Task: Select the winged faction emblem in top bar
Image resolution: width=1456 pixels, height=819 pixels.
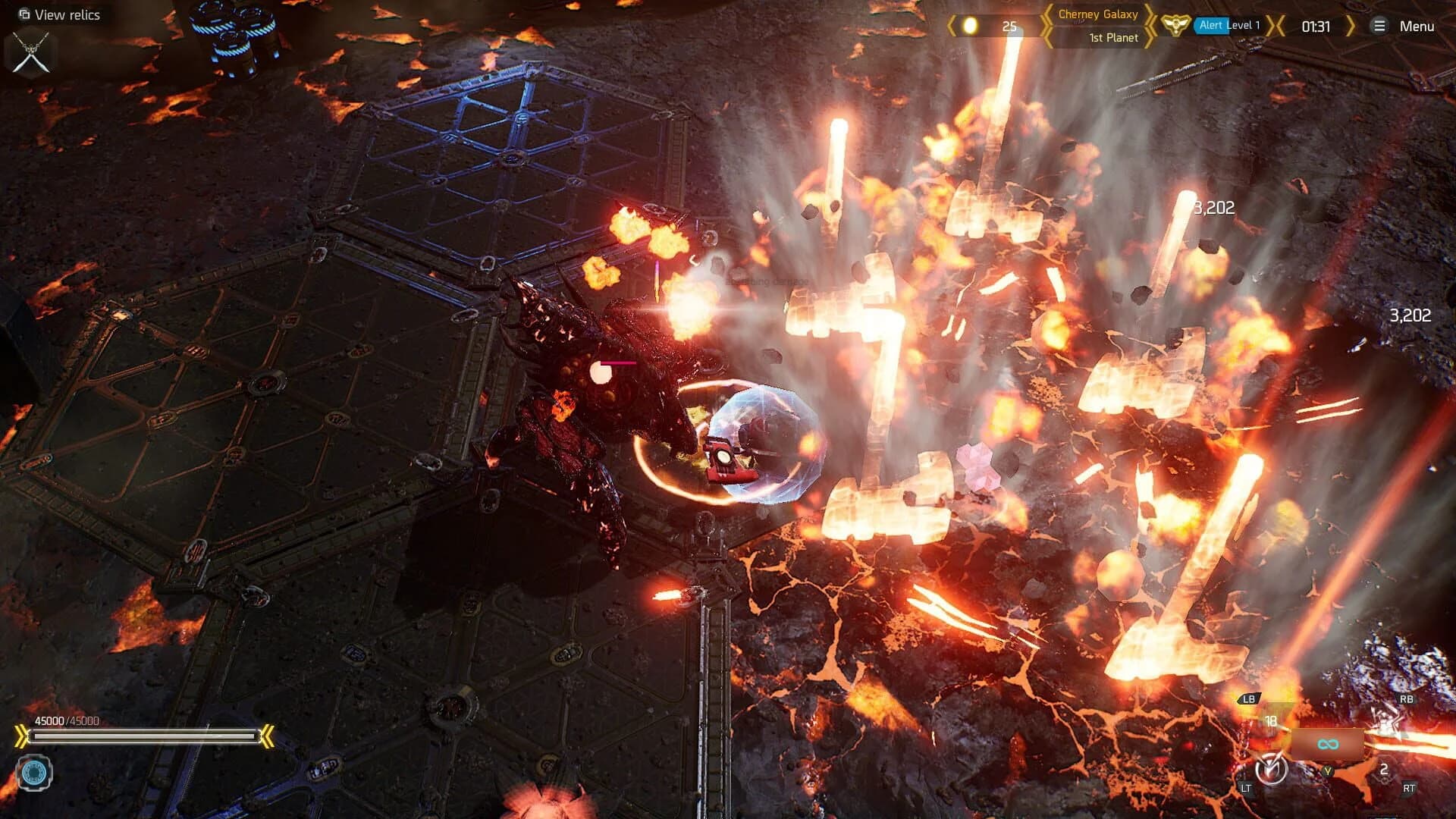Action: 1176,27
